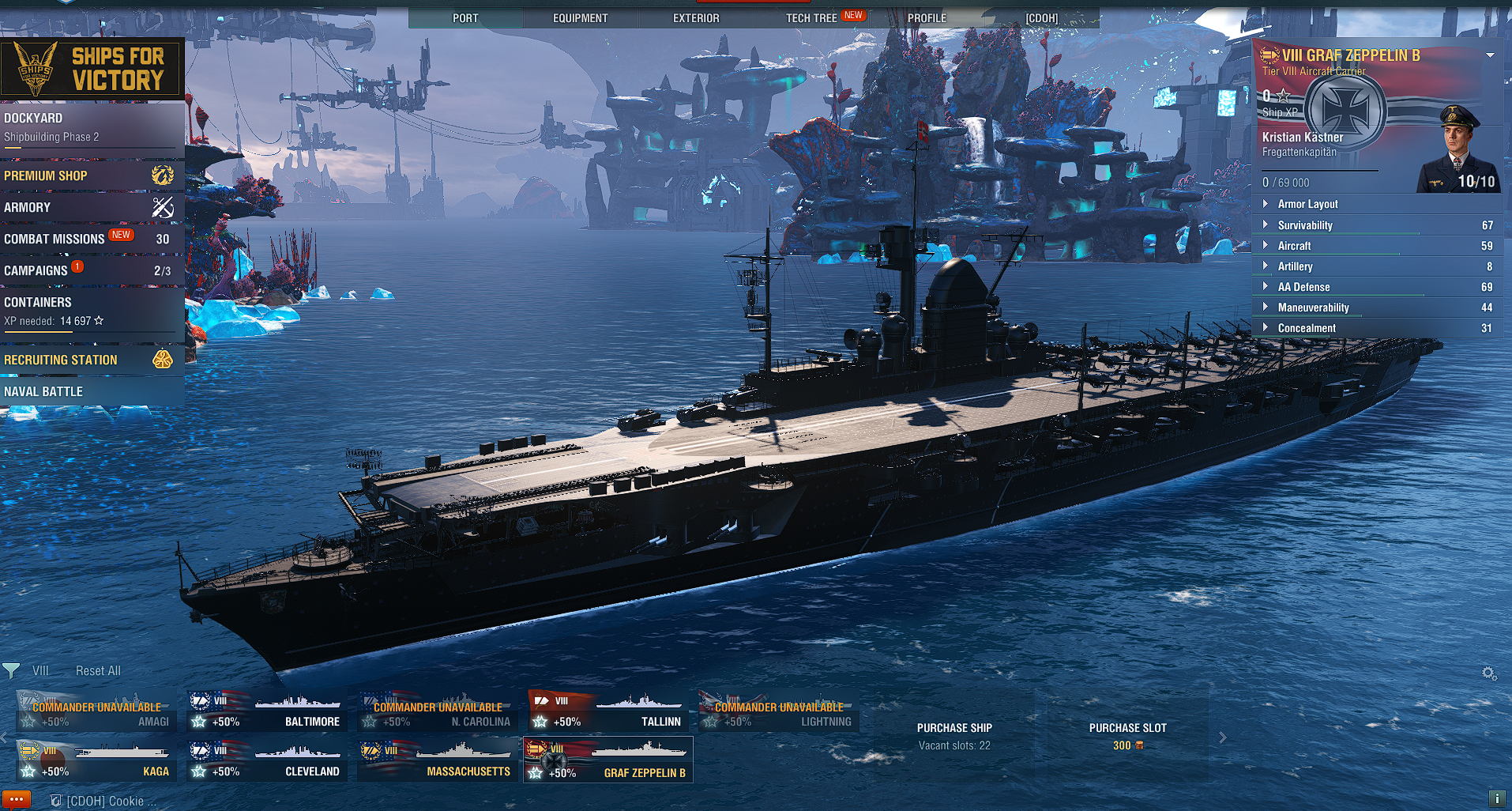Viewport: 1512px width, 811px height.
Task: Open commander Kristian Kästner's portrait
Action: 1458,150
